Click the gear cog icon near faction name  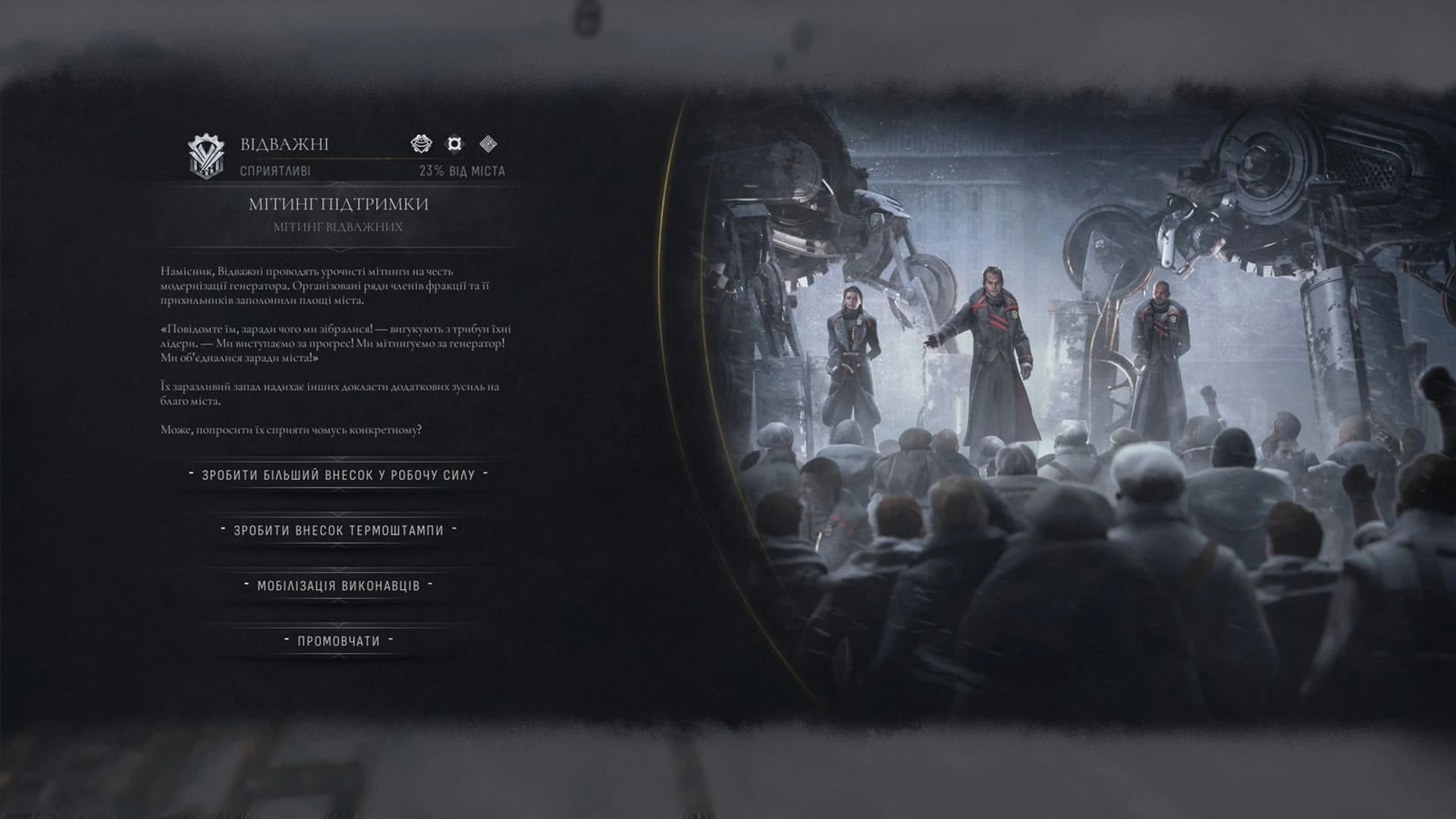453,142
